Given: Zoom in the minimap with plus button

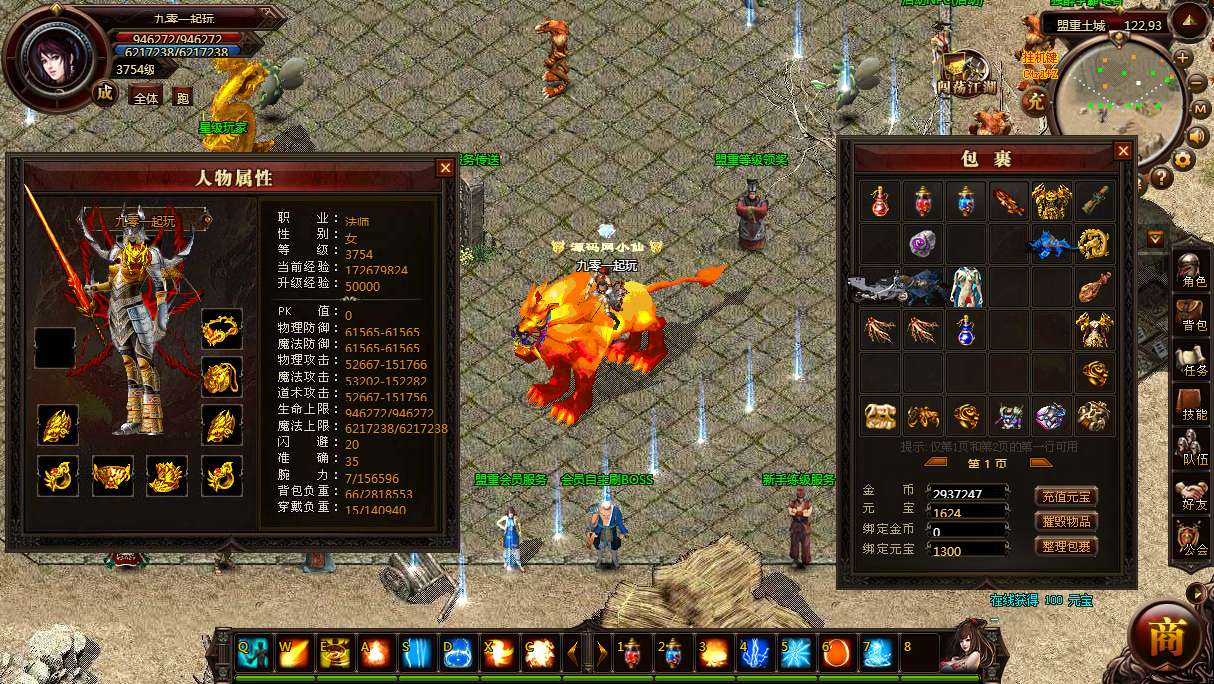Looking at the screenshot, I should [1183, 57].
